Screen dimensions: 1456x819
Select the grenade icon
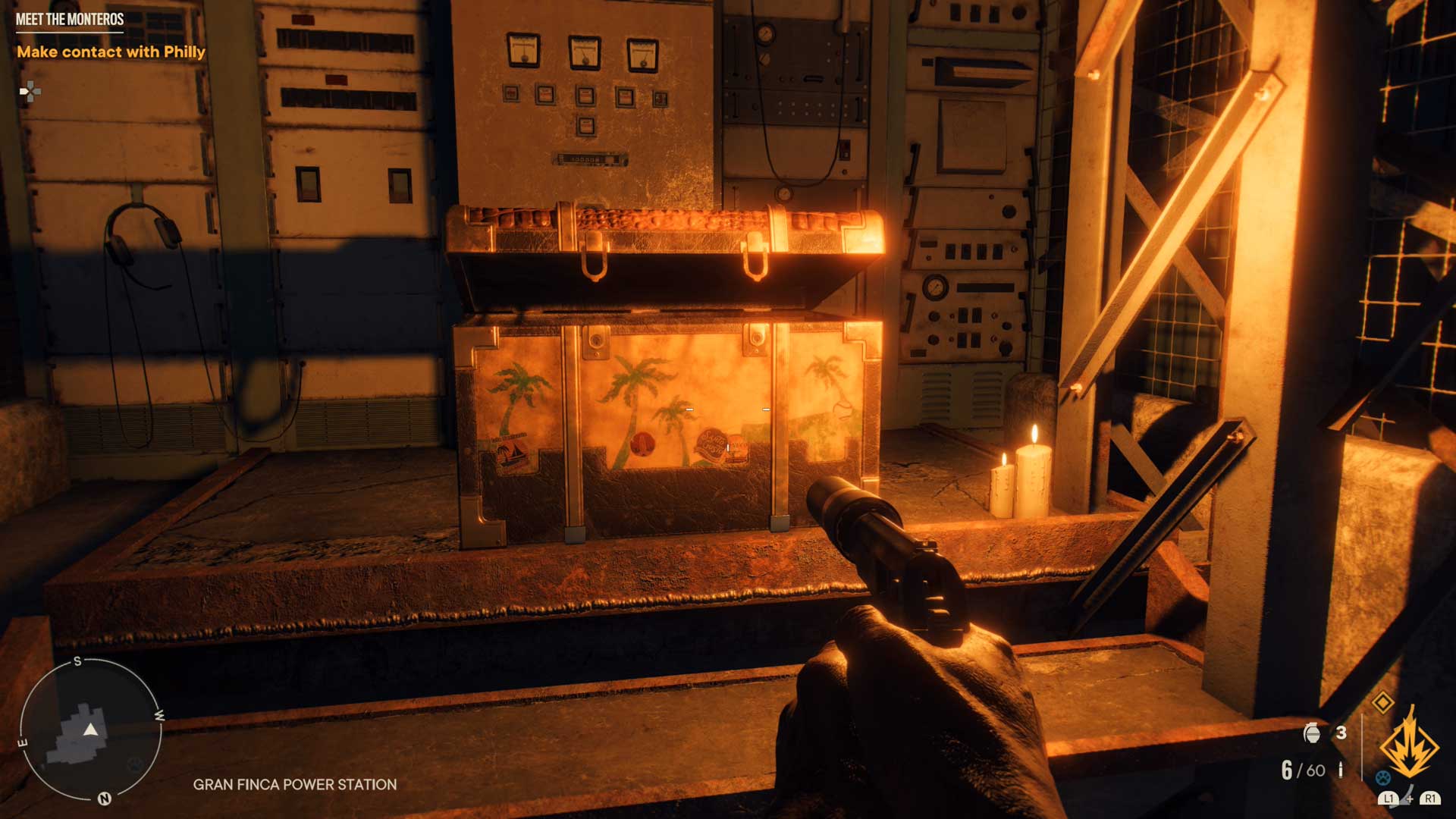(x=1312, y=733)
